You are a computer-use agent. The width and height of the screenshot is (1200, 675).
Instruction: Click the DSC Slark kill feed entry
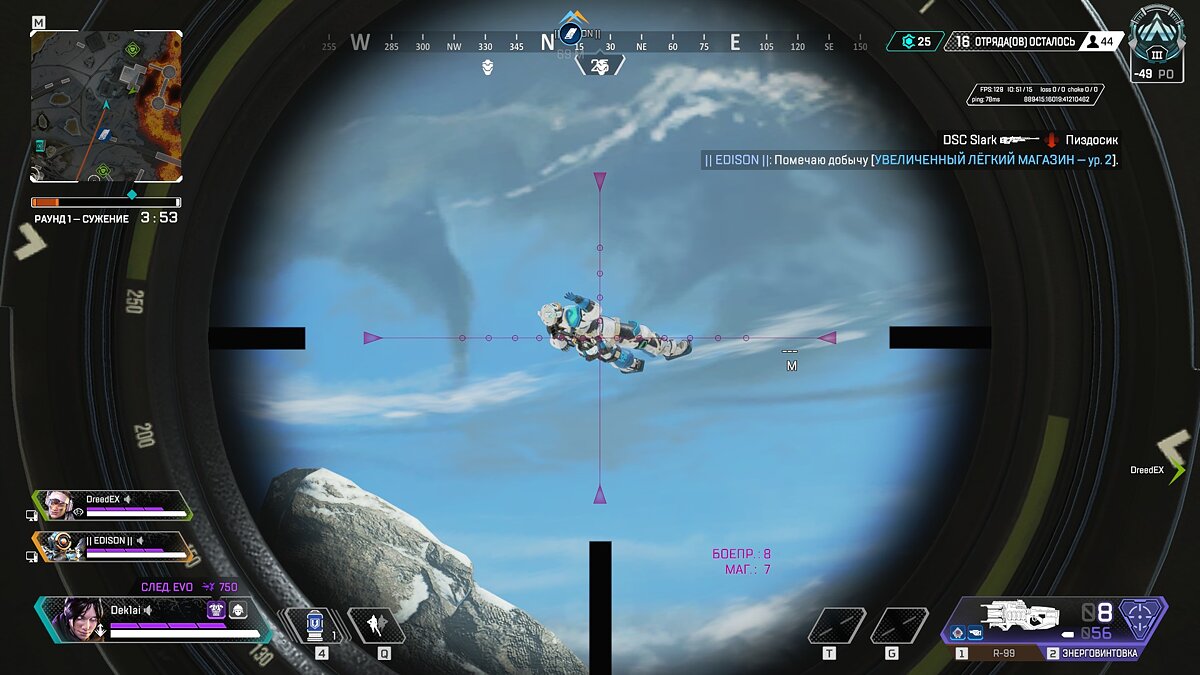pos(1030,140)
